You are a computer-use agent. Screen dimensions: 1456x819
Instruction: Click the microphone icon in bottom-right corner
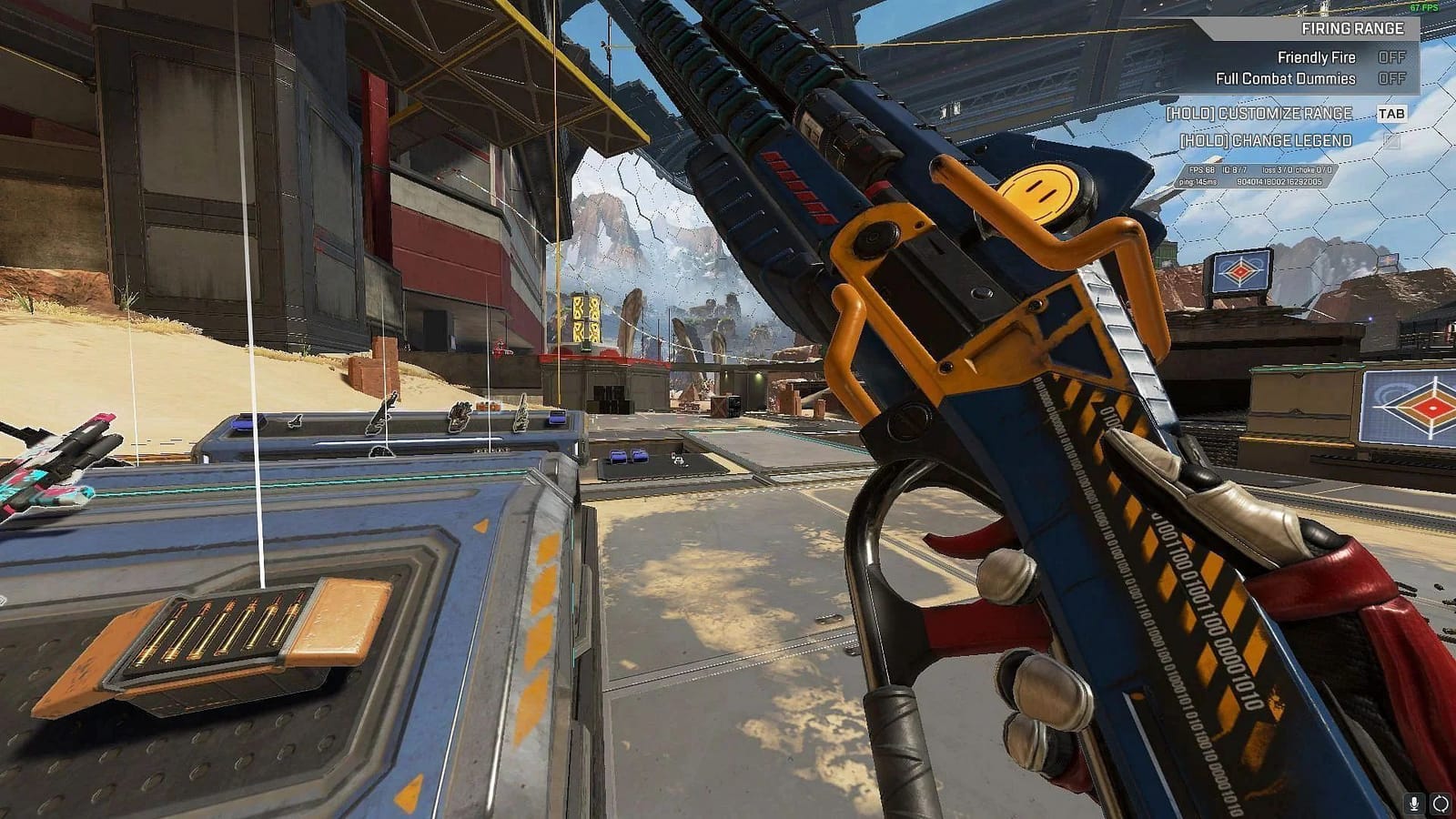tap(1413, 804)
